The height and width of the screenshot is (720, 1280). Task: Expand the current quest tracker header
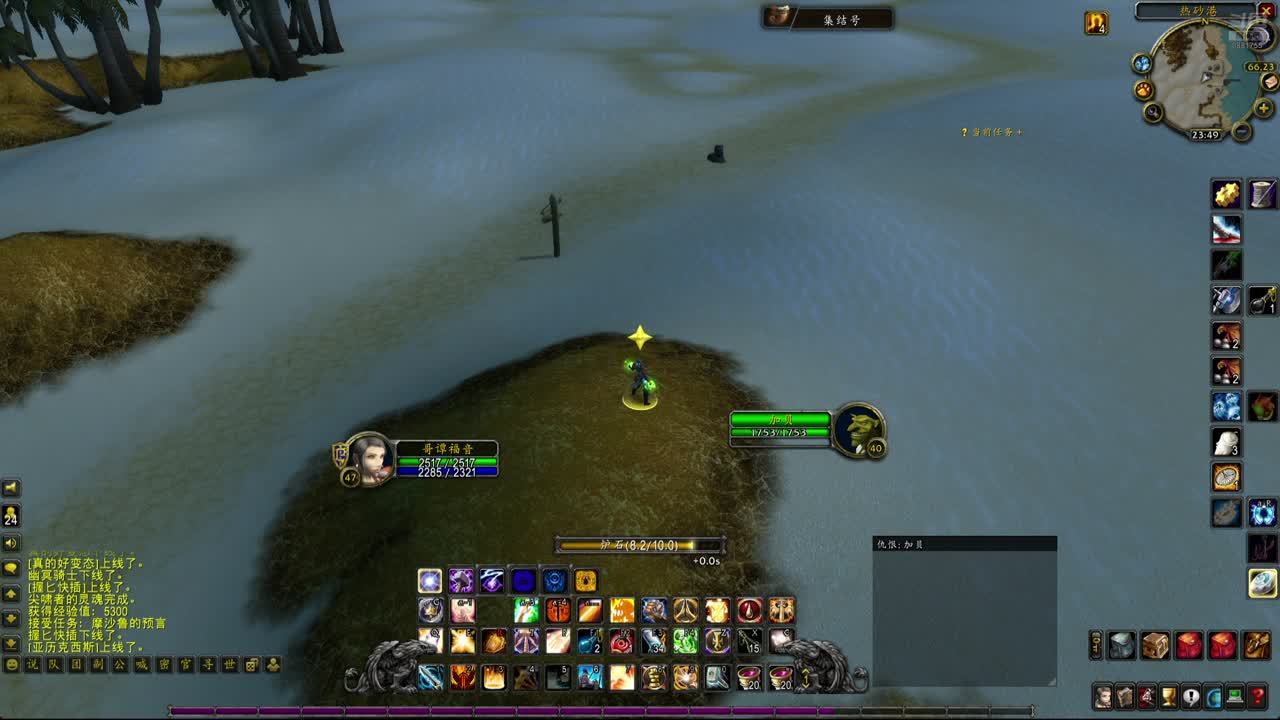[x=992, y=132]
